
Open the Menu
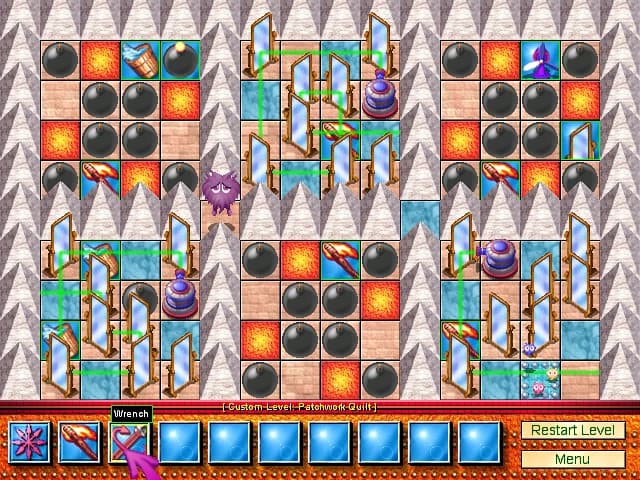tap(572, 459)
